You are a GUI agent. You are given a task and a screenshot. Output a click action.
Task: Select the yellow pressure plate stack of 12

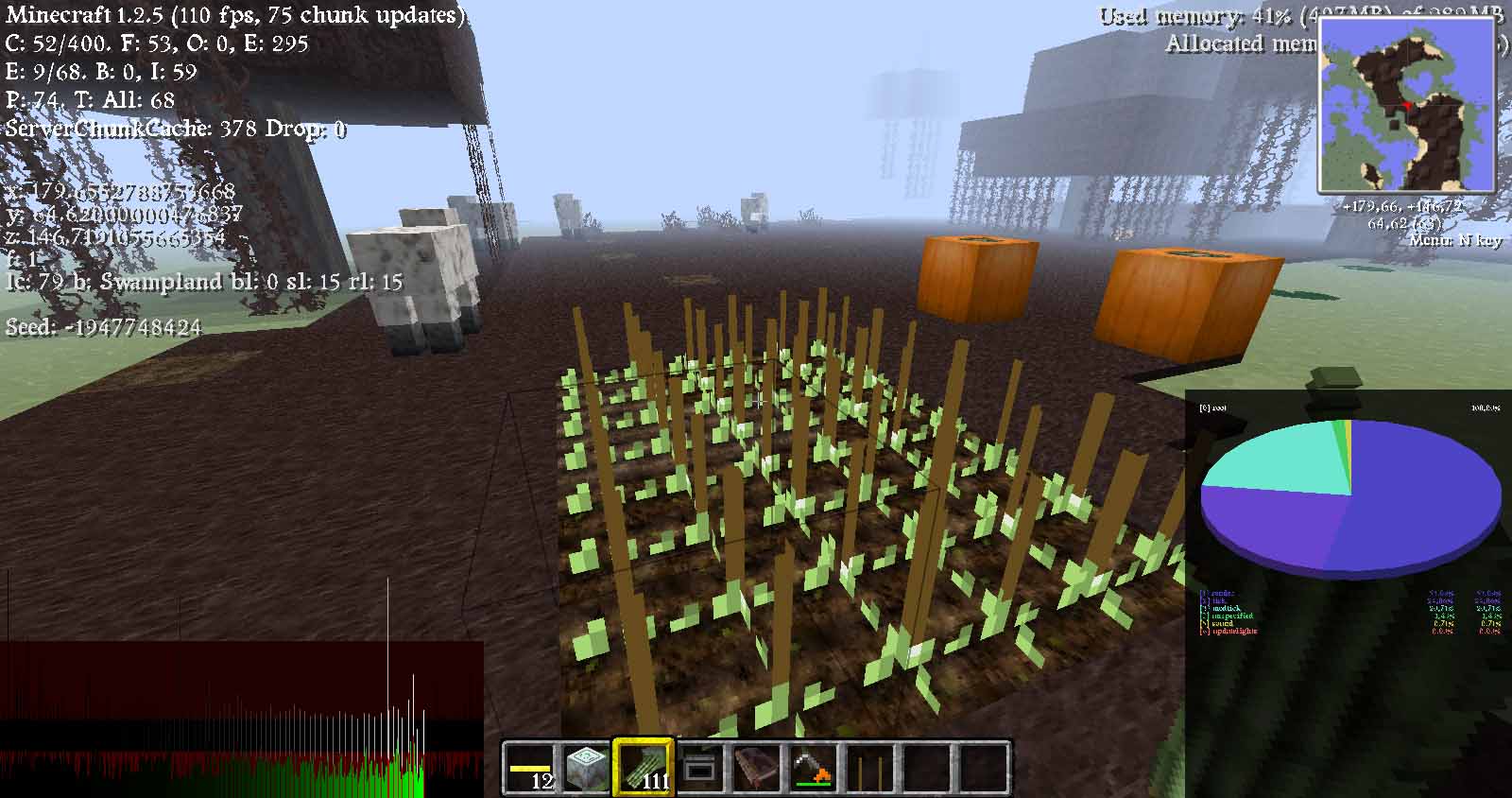(x=529, y=767)
